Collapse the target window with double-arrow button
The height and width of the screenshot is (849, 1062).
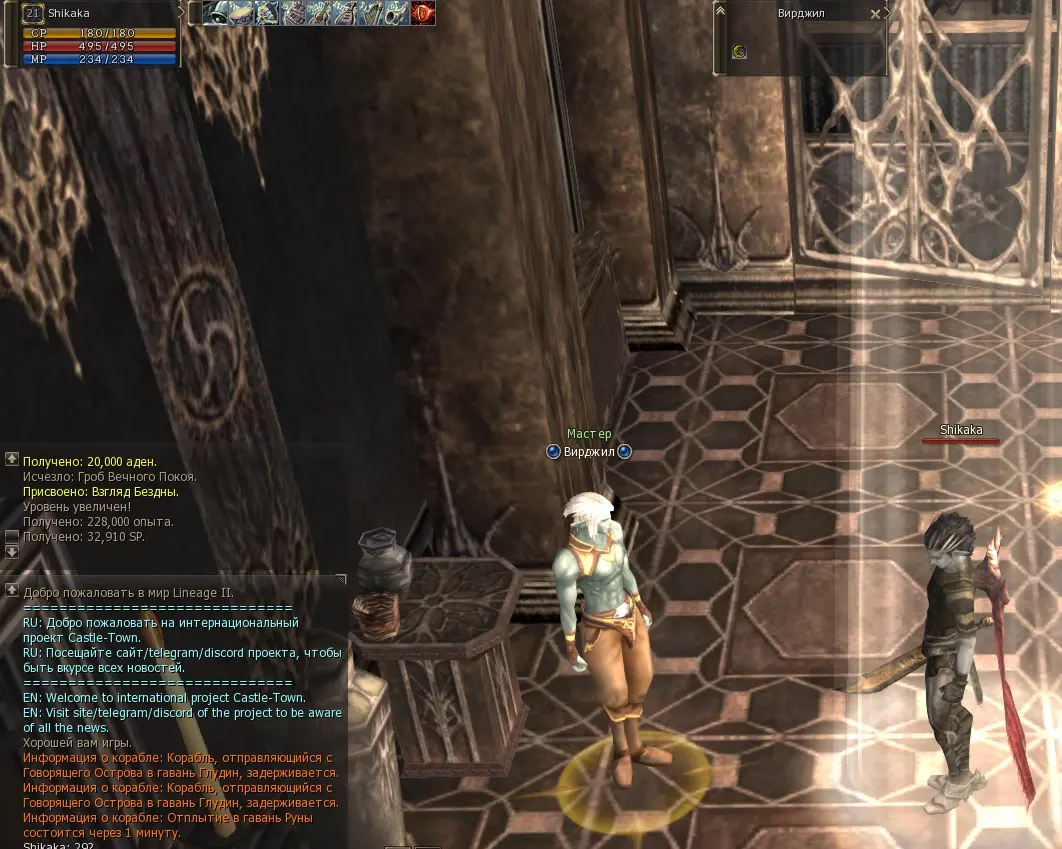click(x=720, y=11)
